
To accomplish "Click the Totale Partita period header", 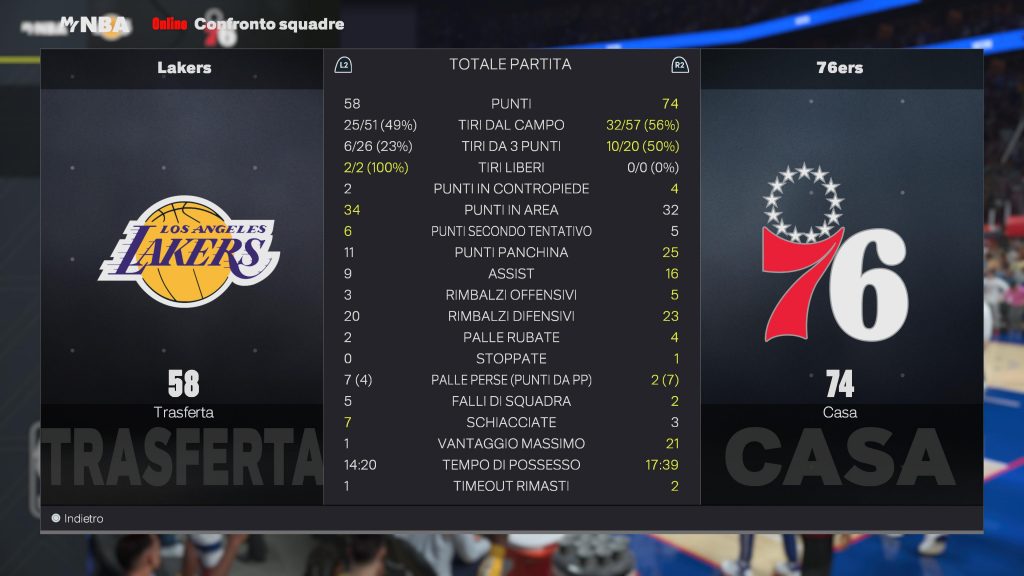I will (510, 65).
